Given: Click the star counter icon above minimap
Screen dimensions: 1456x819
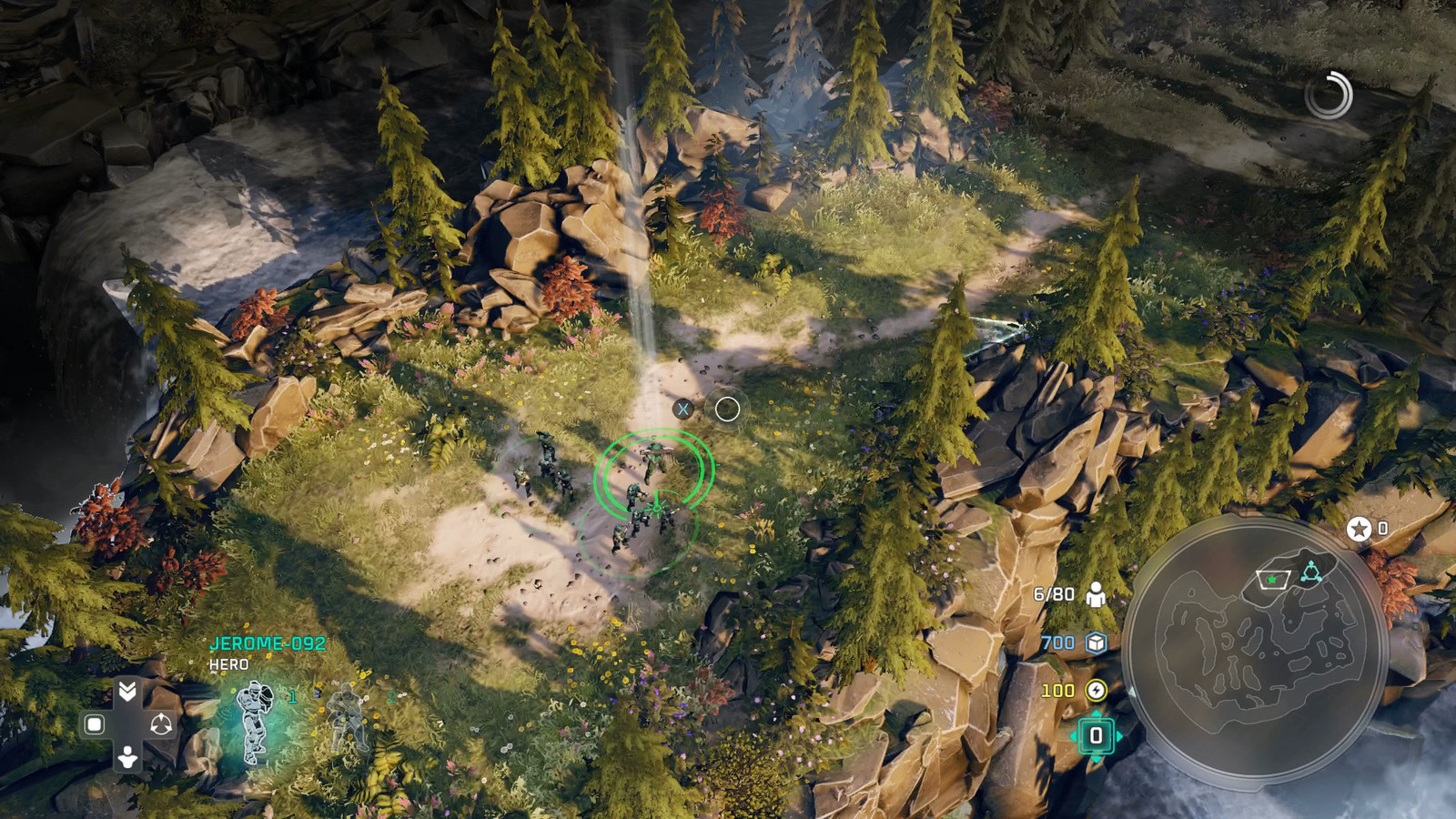Looking at the screenshot, I should coord(1359,531).
